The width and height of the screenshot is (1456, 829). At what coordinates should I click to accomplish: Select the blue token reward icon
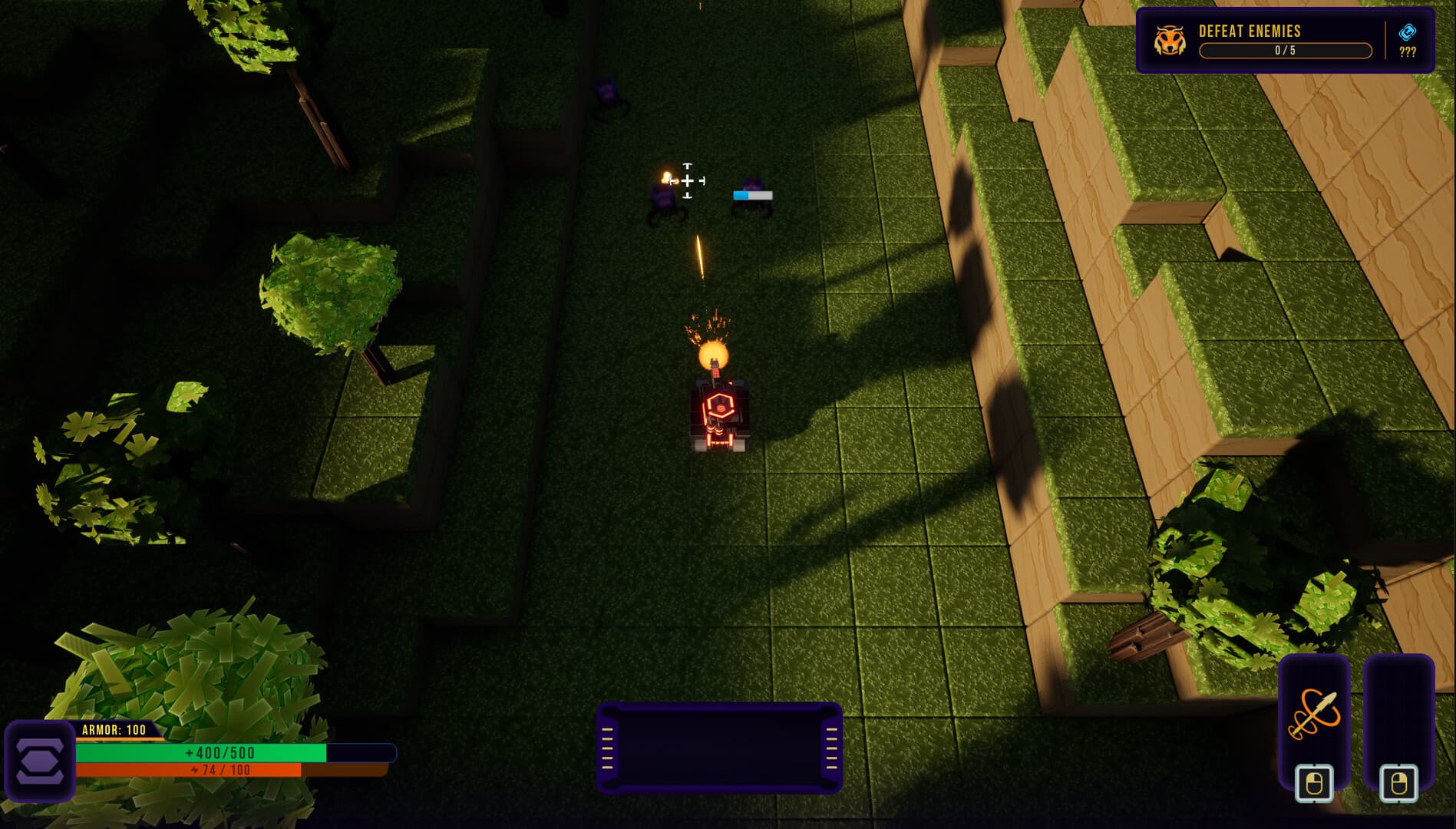(x=1408, y=33)
